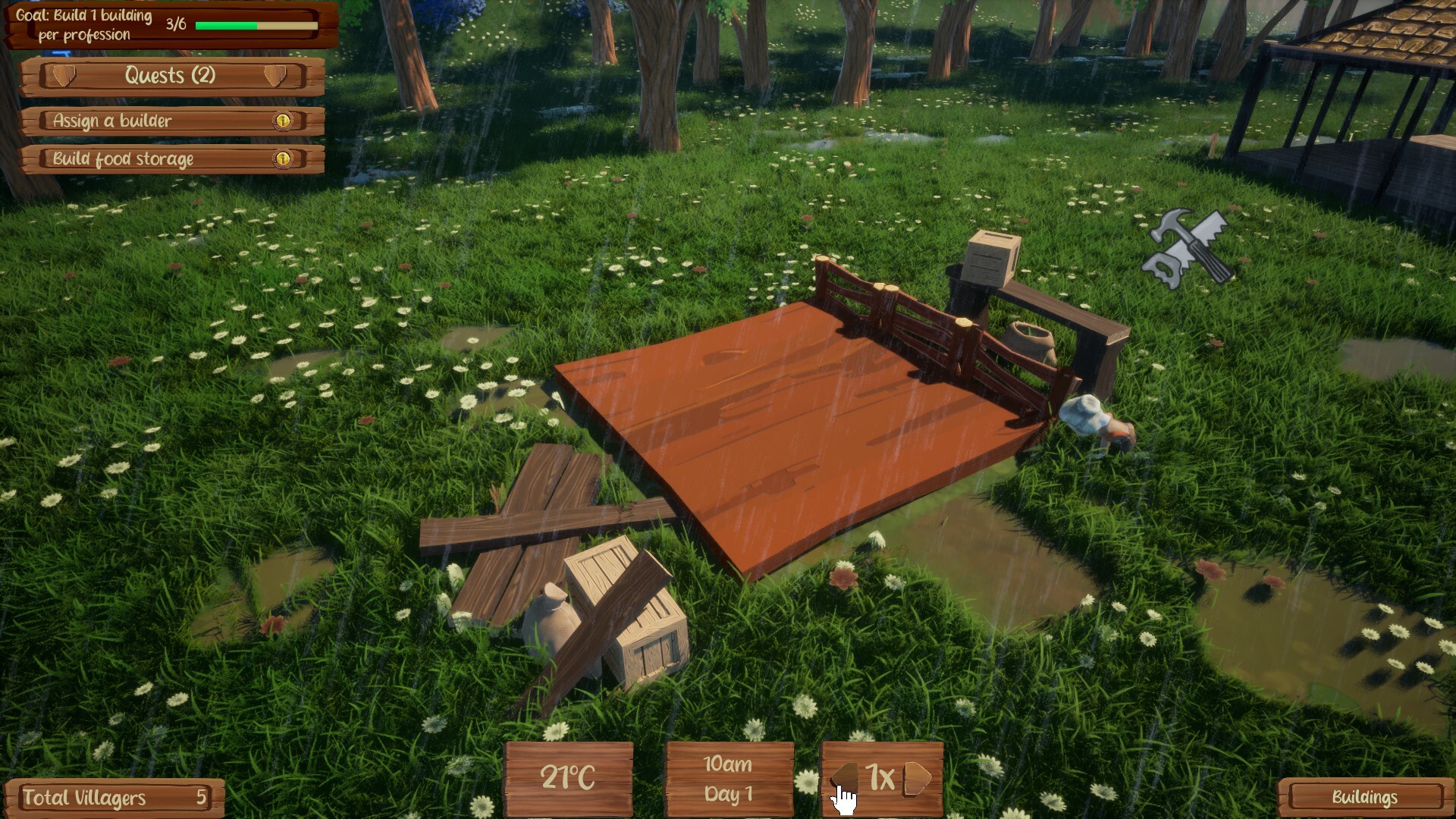This screenshot has height=819, width=1456.
Task: Select the left shield emblem on the Quests banner
Action: tap(66, 76)
